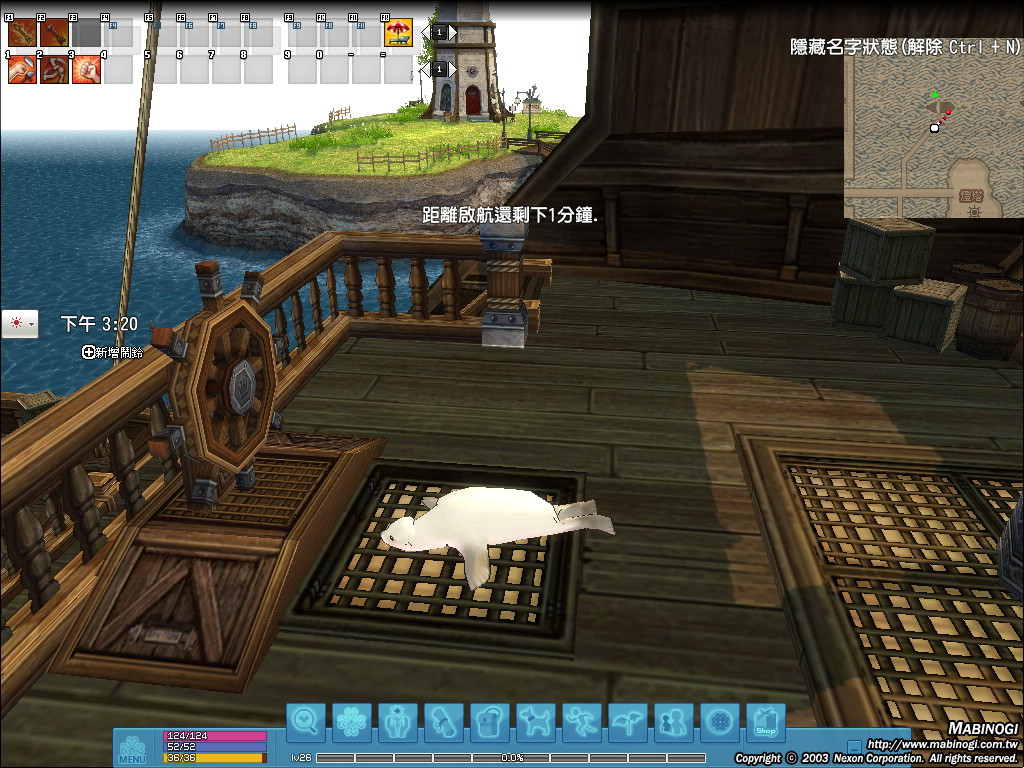Open the scroll quest icon
1024x768 pixels.
pos(444,721)
